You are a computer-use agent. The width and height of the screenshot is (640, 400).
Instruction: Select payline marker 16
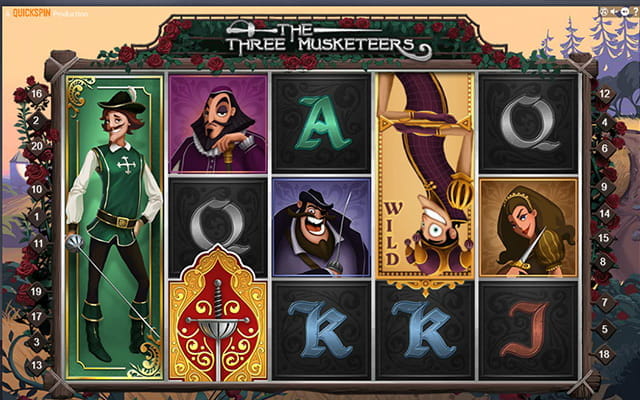[36, 93]
